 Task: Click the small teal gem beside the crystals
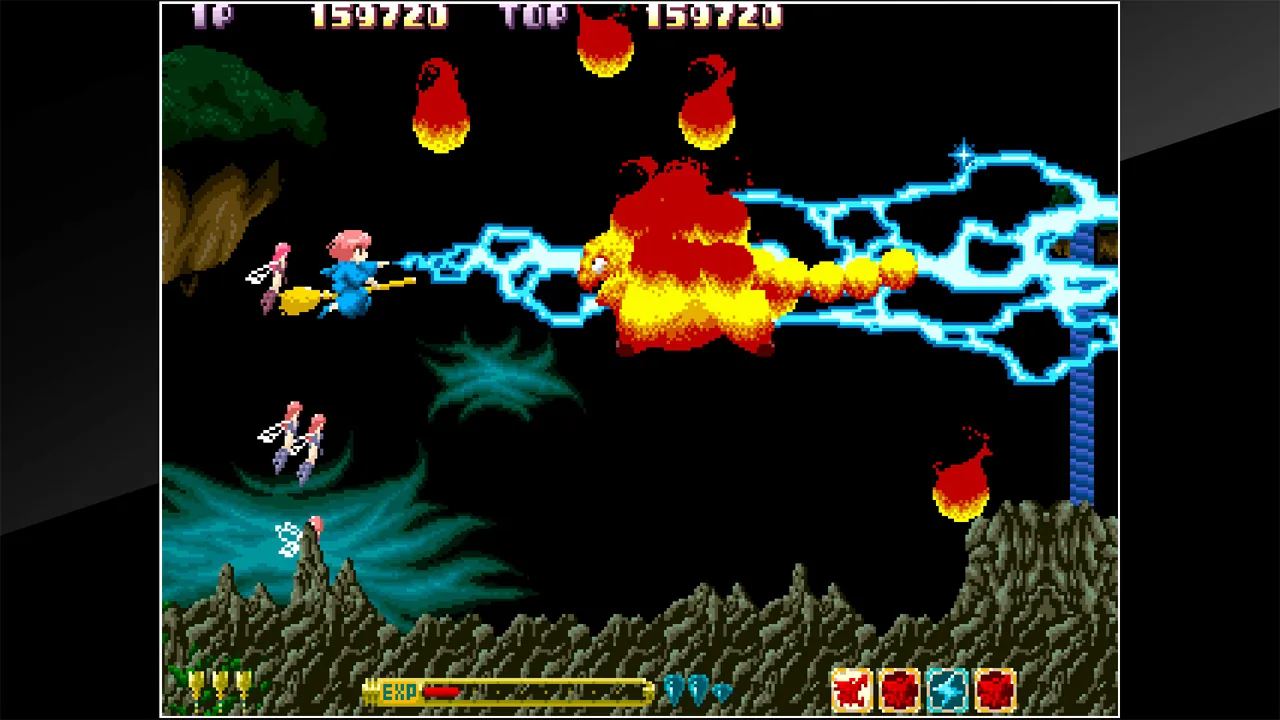pos(720,693)
